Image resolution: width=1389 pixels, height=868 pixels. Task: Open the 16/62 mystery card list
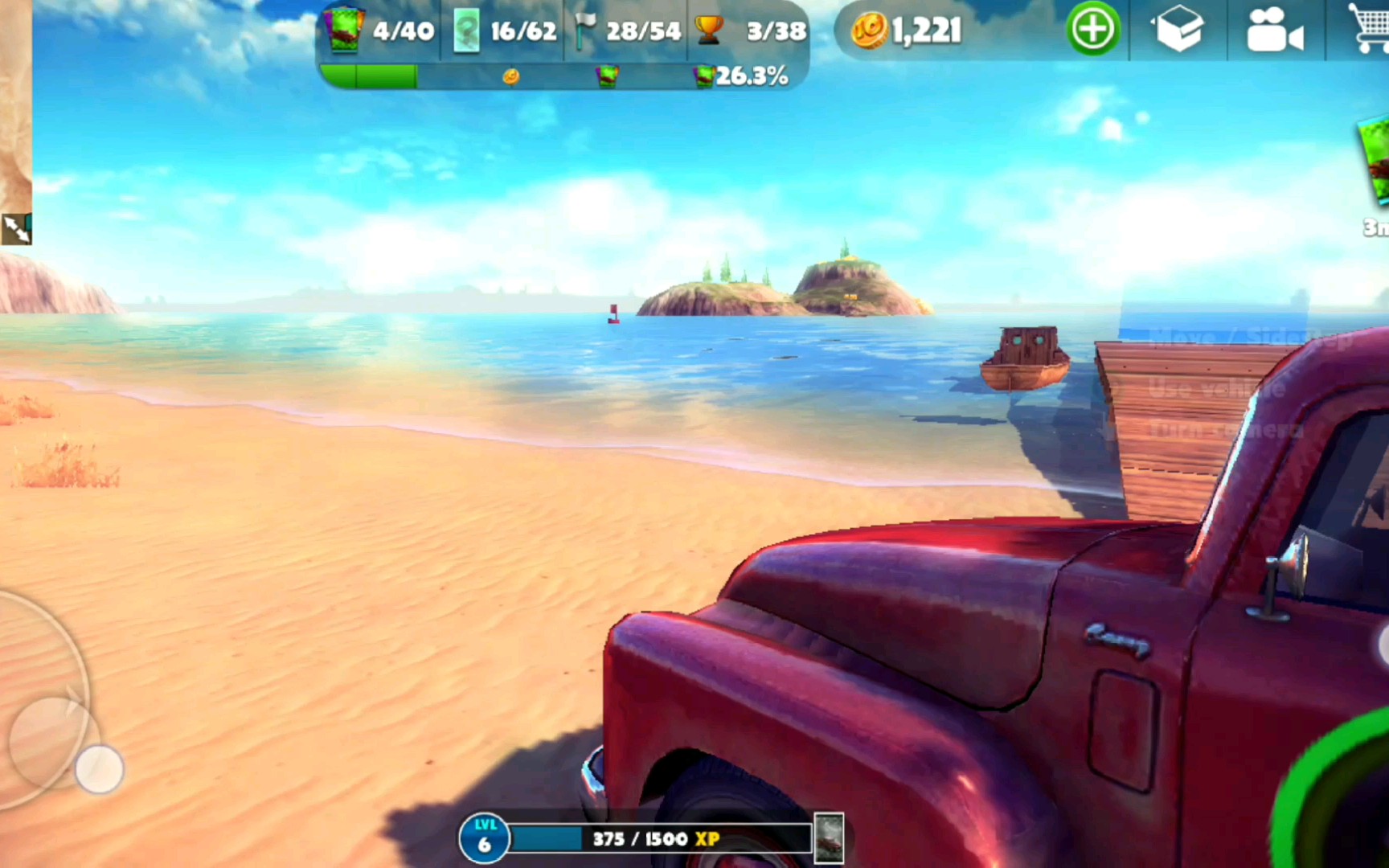tap(504, 31)
